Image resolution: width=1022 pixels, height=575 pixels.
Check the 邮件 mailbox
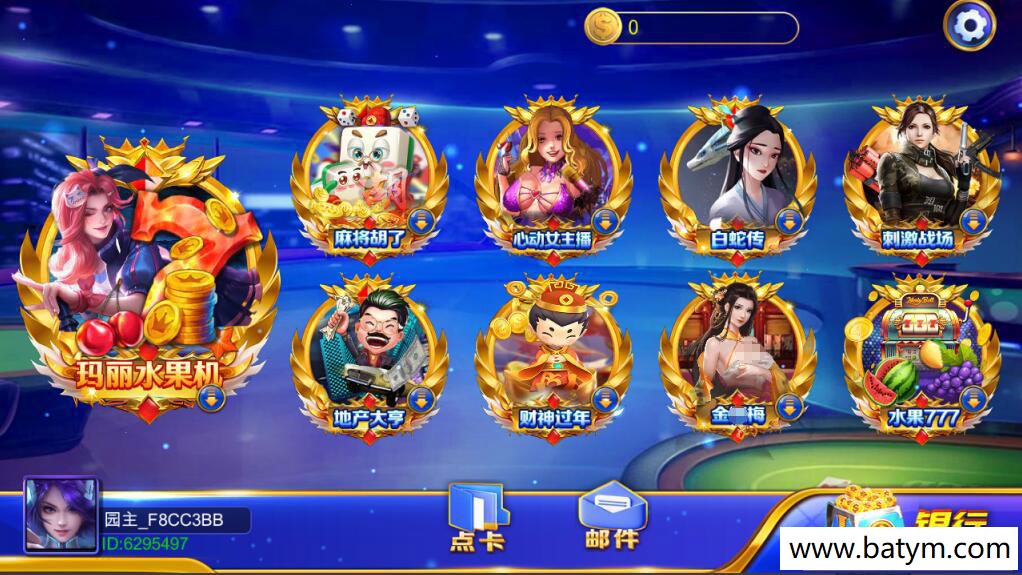coord(611,515)
